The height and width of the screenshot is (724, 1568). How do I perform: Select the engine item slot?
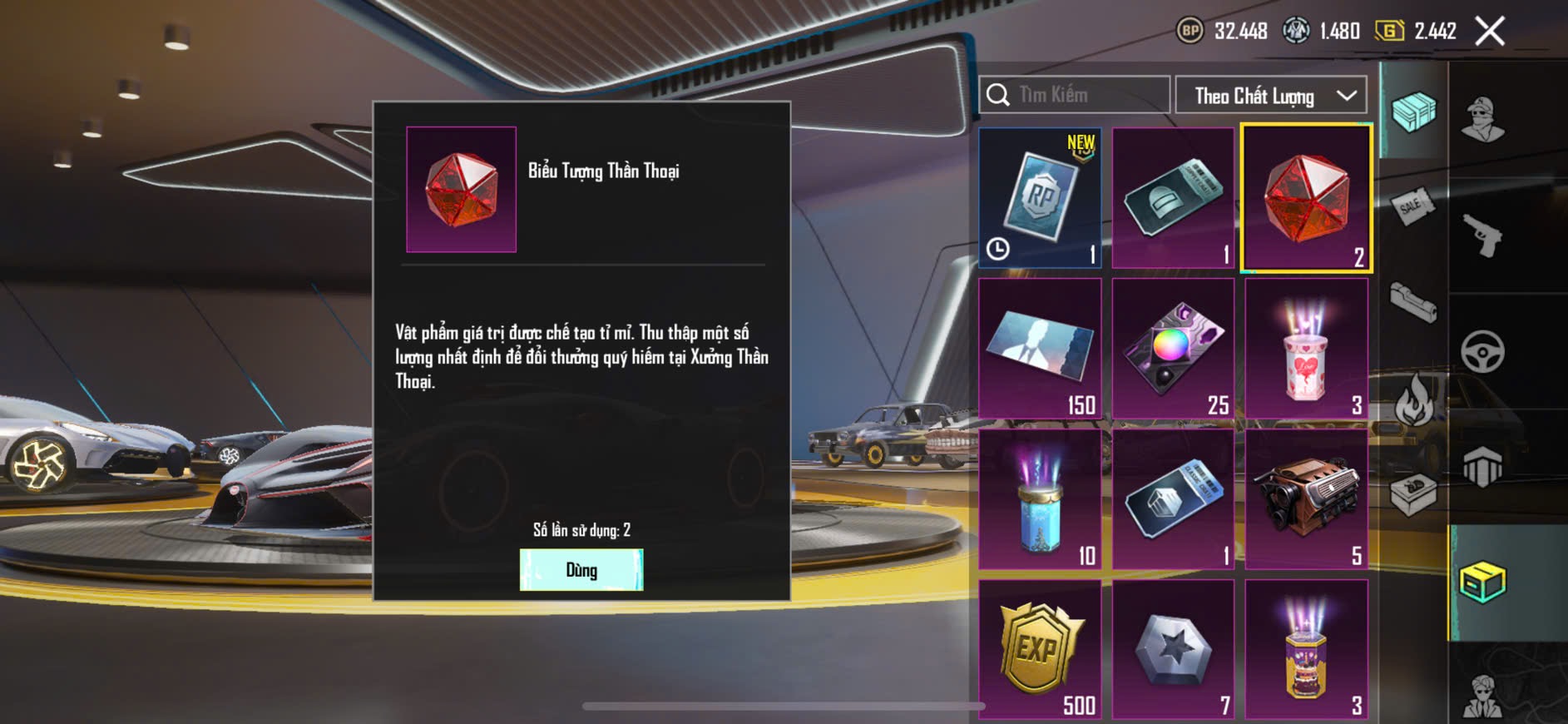coord(1306,499)
